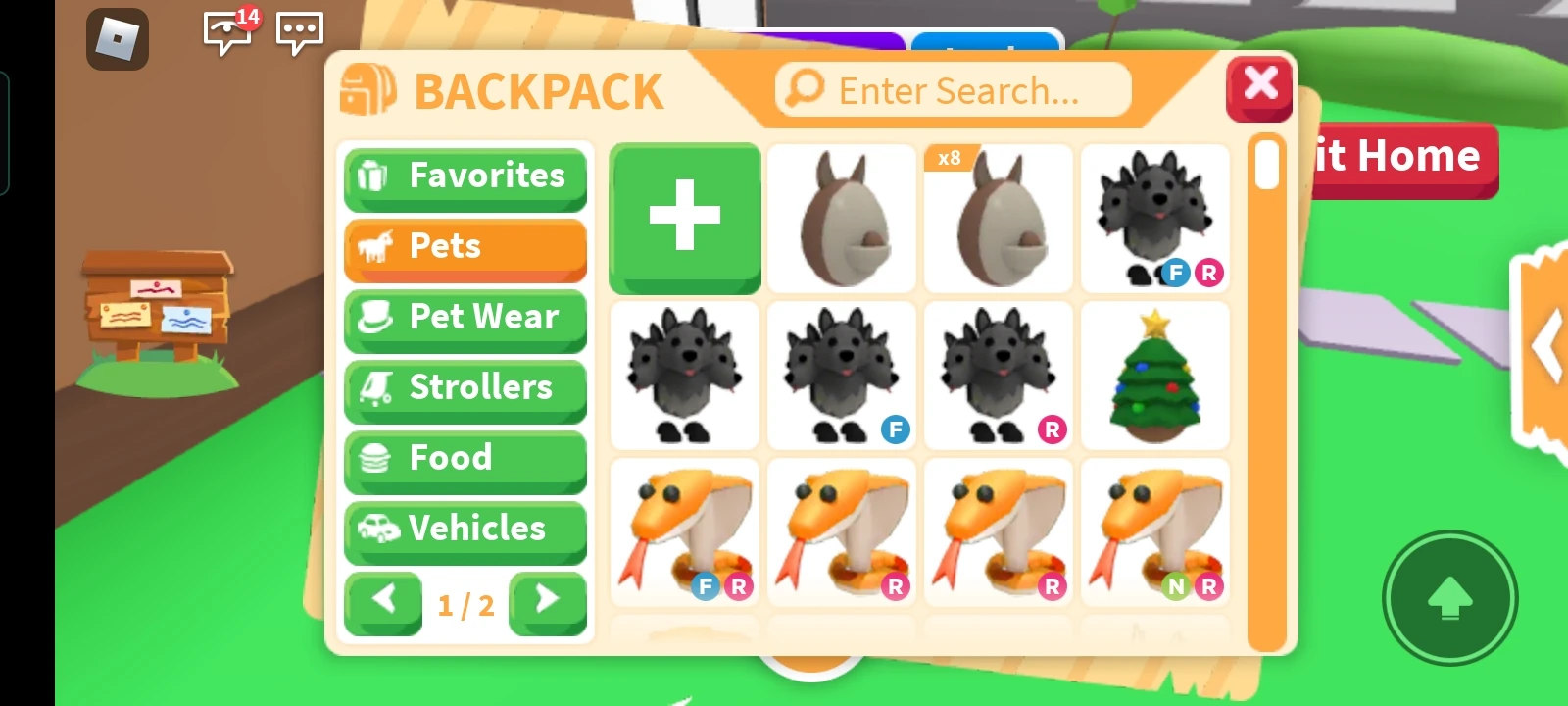The height and width of the screenshot is (706, 1568).
Task: Click the burger icon beside Food
Action: [375, 459]
